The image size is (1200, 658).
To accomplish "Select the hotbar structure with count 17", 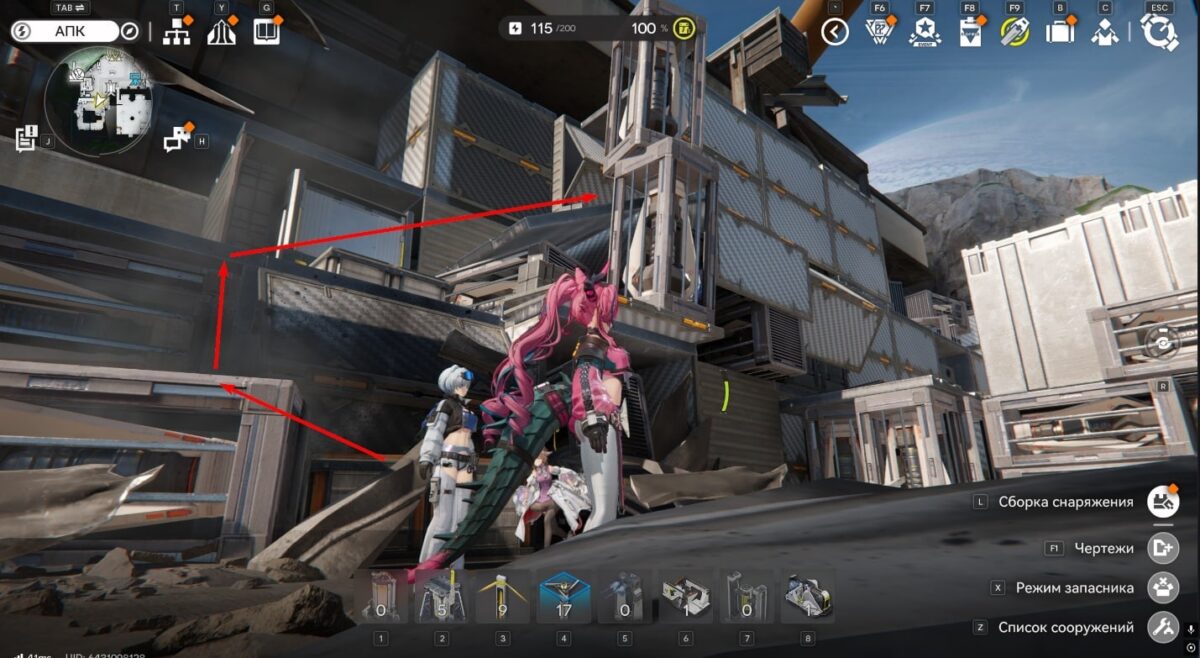I will click(x=564, y=597).
